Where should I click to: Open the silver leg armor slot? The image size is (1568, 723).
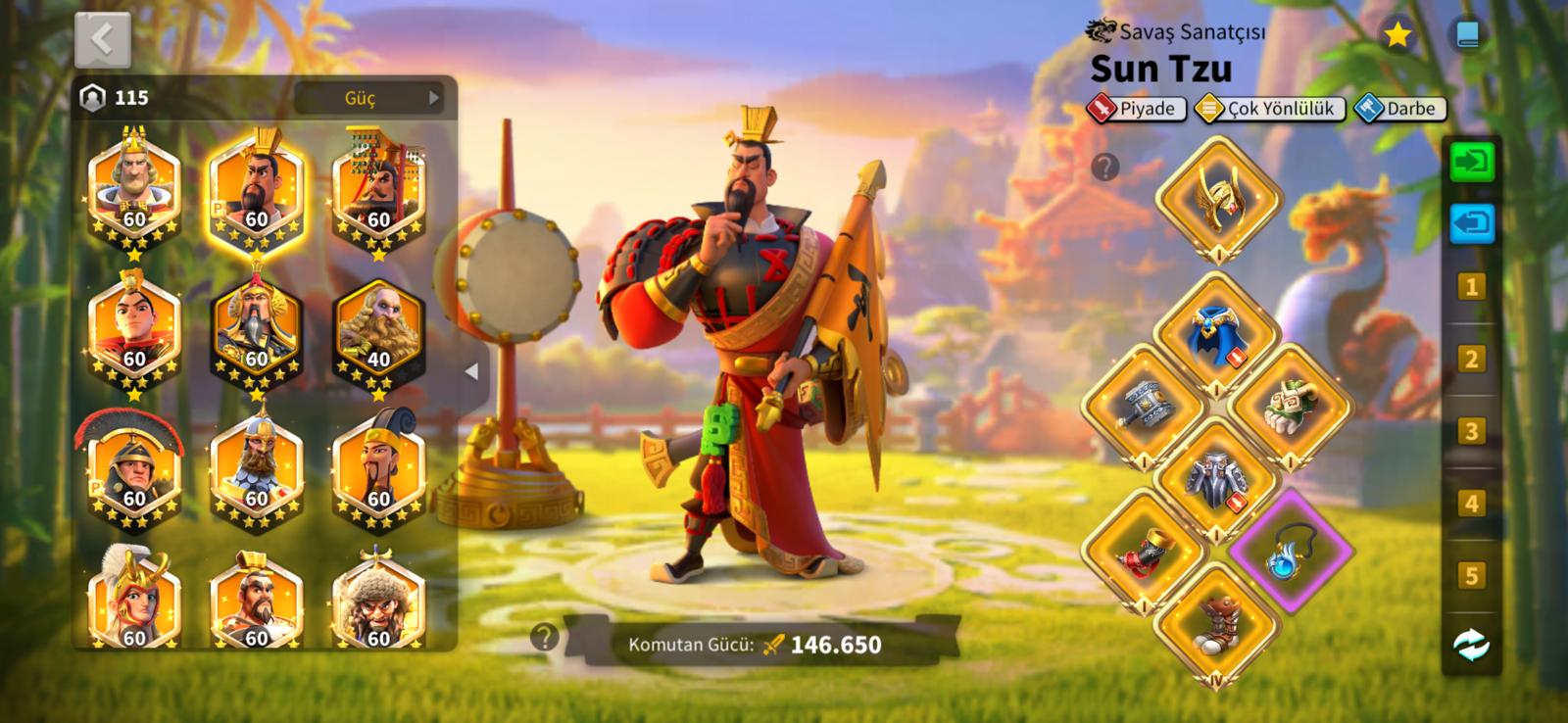(1217, 479)
